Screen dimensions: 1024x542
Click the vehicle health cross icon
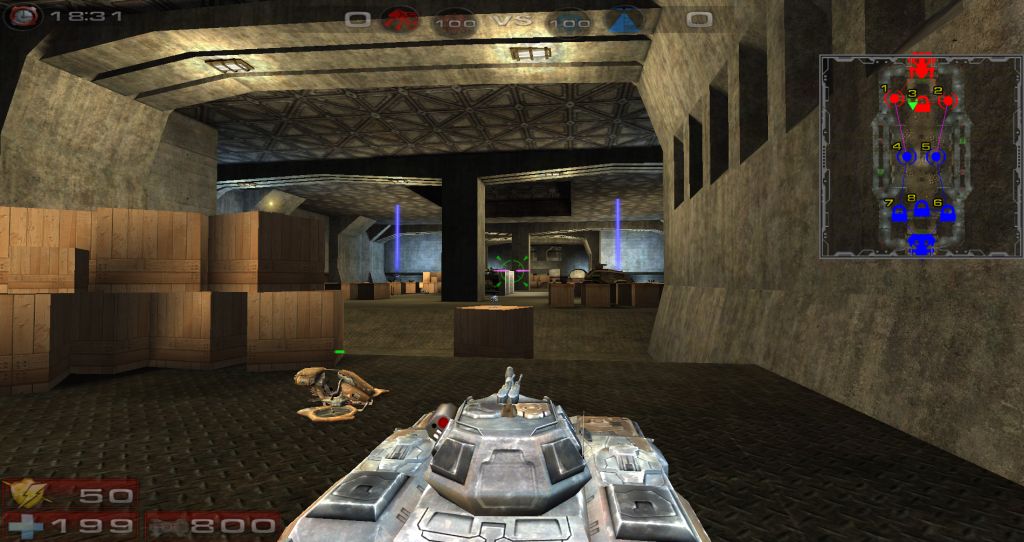point(20,525)
